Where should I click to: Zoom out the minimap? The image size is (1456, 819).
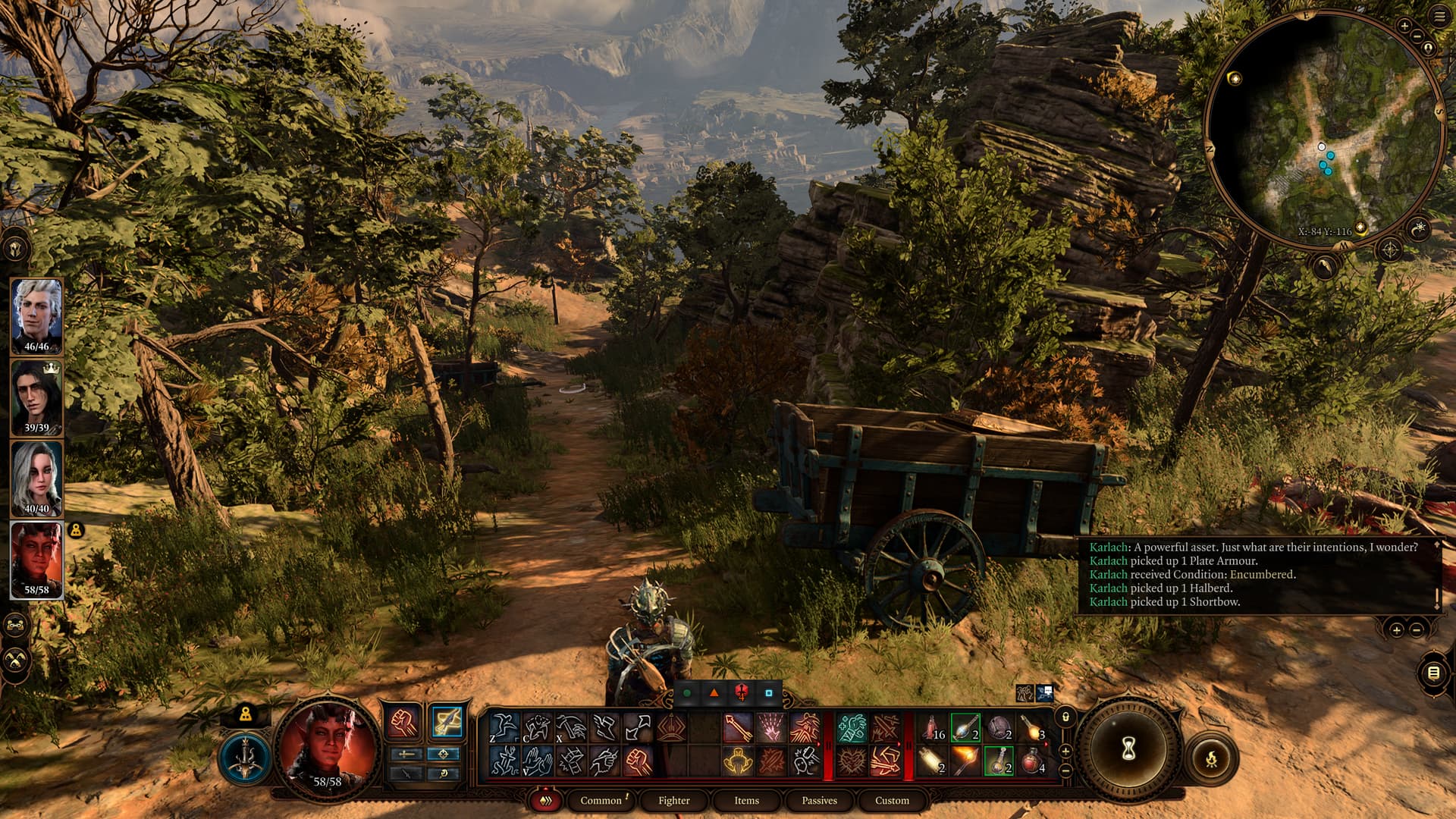pos(1428,49)
